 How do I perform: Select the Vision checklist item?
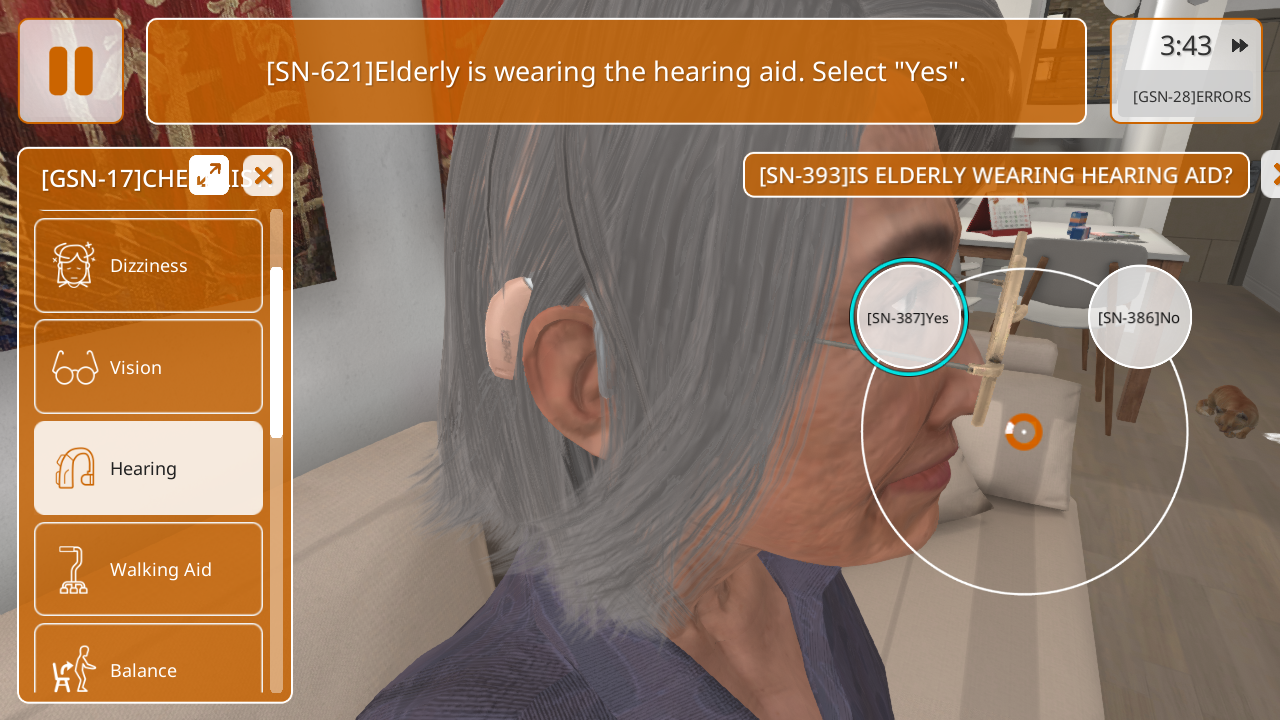(x=148, y=367)
